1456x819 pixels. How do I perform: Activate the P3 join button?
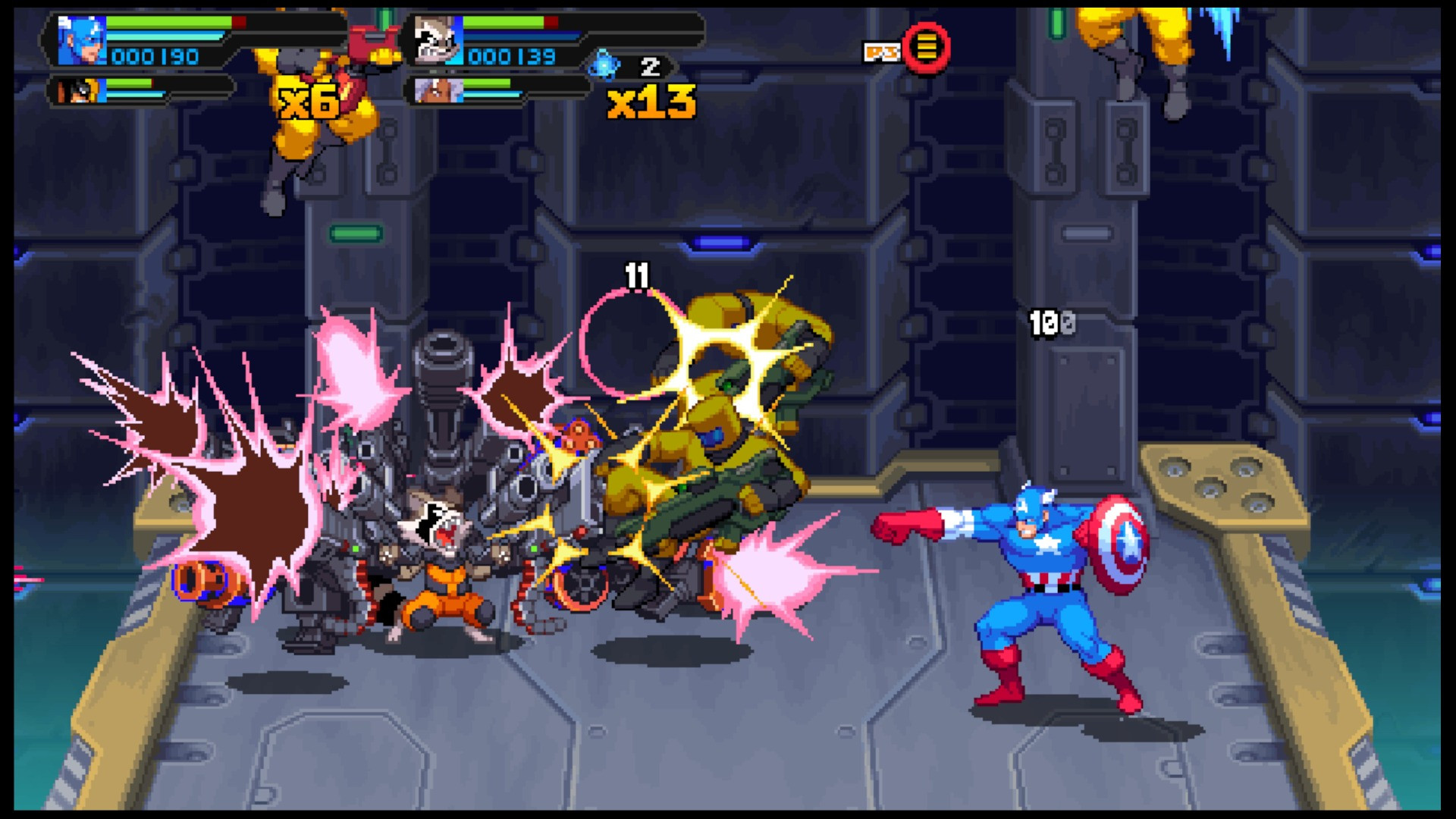(925, 47)
